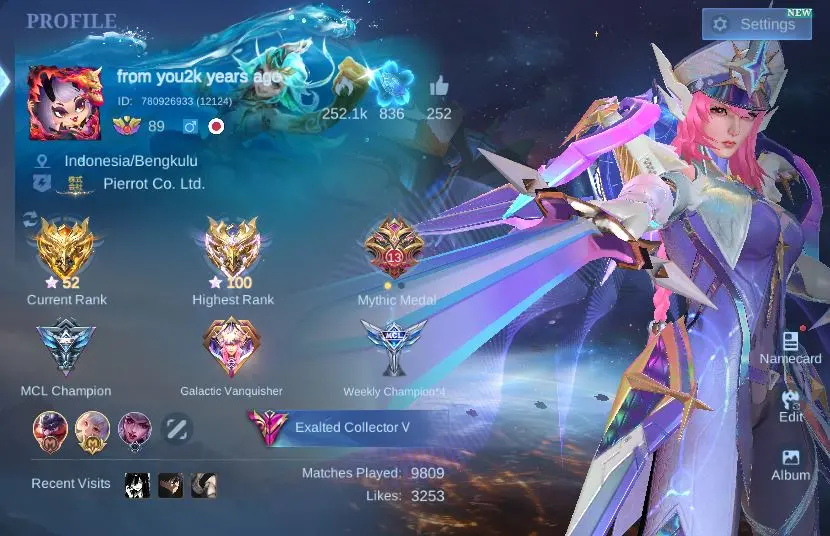This screenshot has height=536, width=830.
Task: Select the Mythic Medal badge
Action: [394, 250]
